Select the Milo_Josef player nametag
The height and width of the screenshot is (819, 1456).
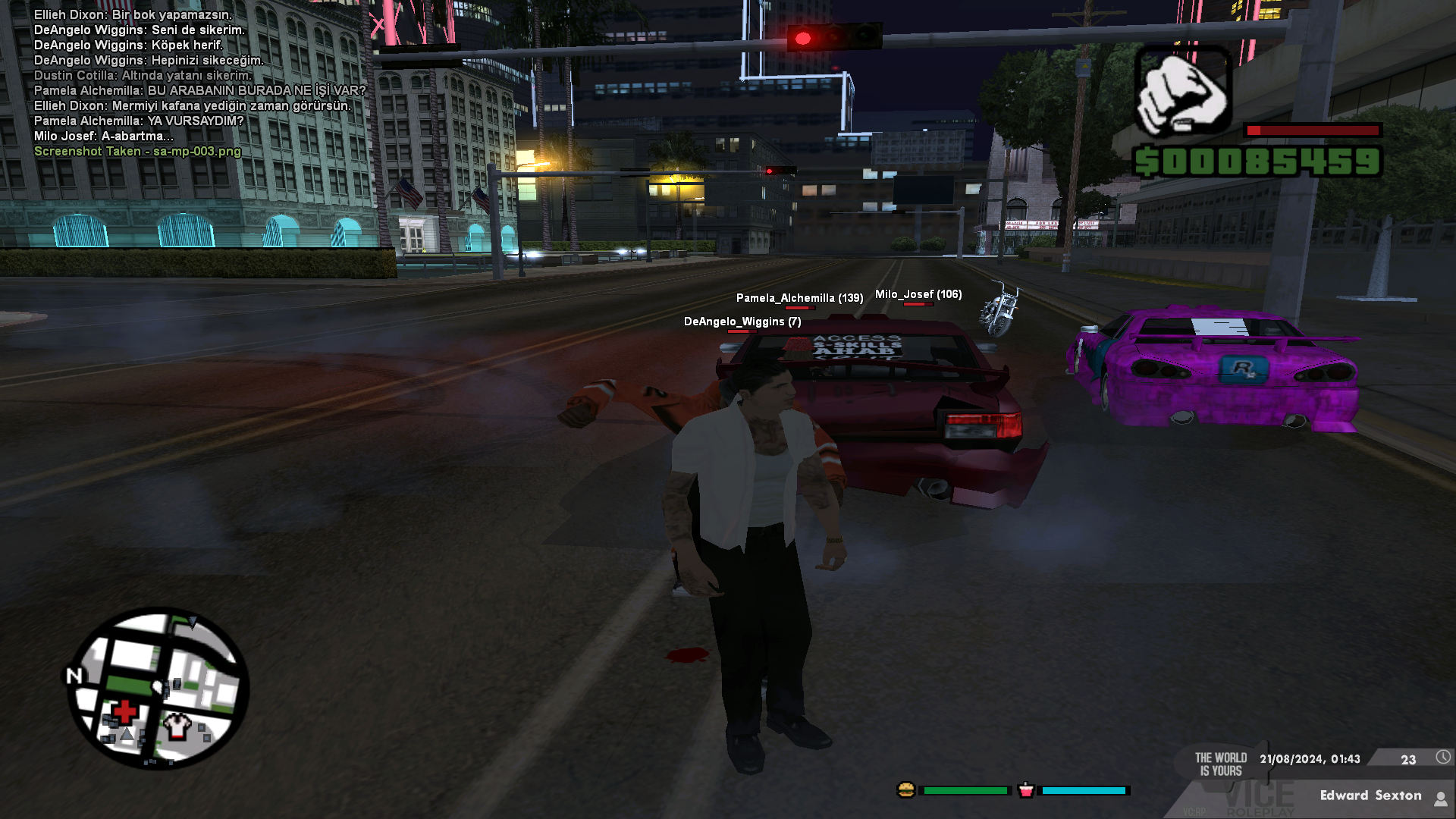point(918,294)
